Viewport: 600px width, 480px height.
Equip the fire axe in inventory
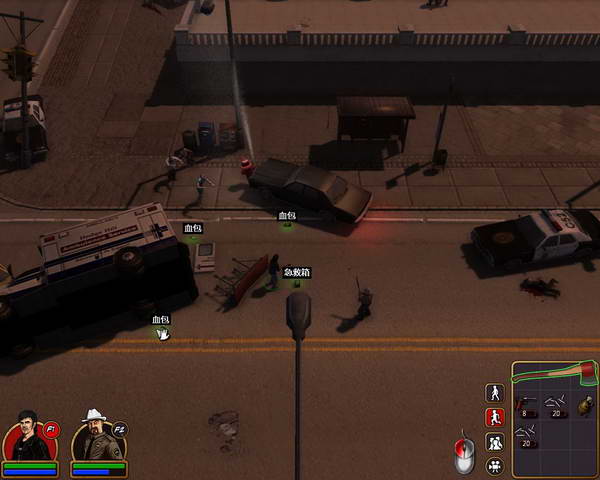tap(554, 373)
